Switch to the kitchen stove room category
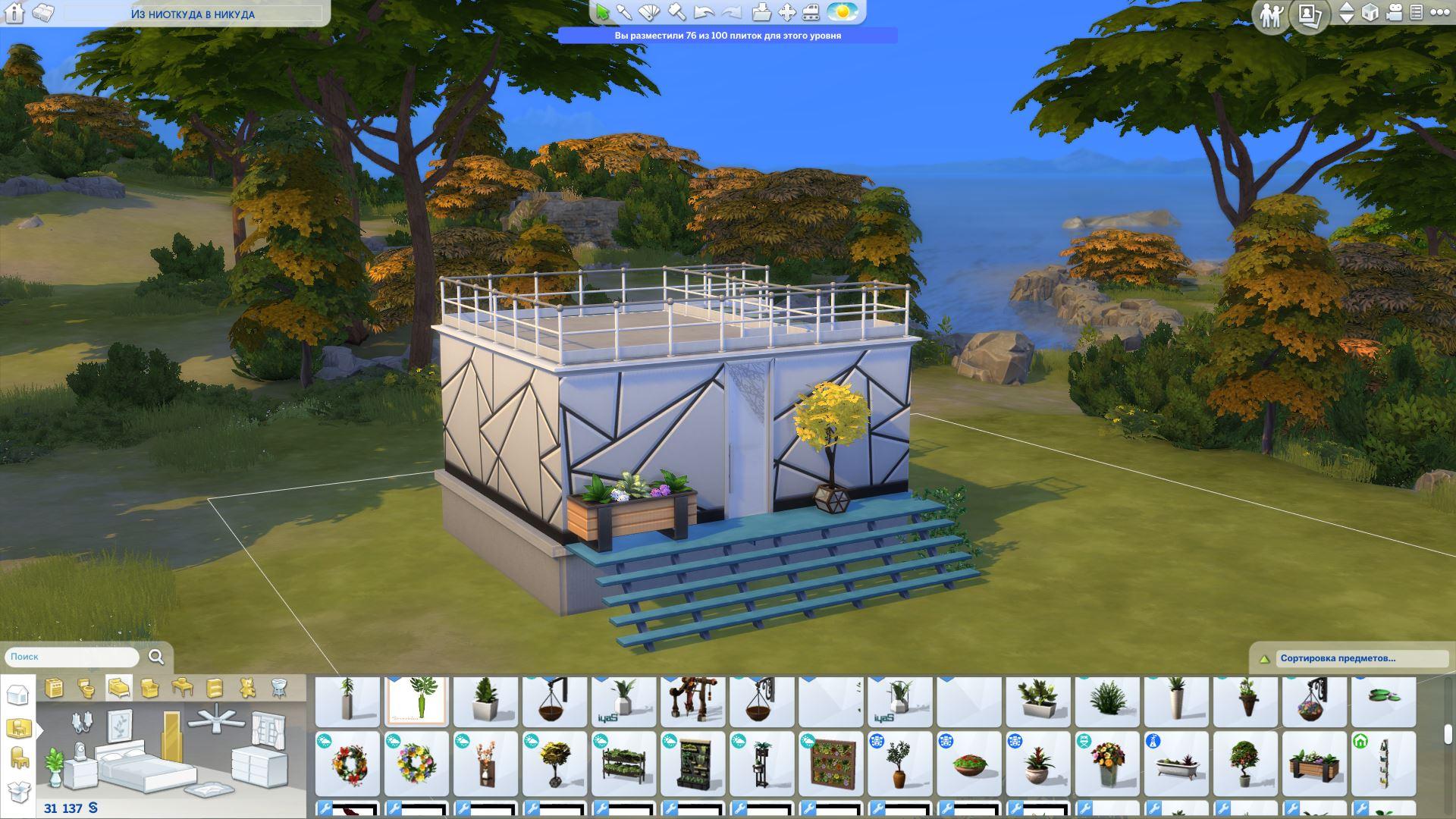Image resolution: width=1456 pixels, height=819 pixels. [x=54, y=688]
